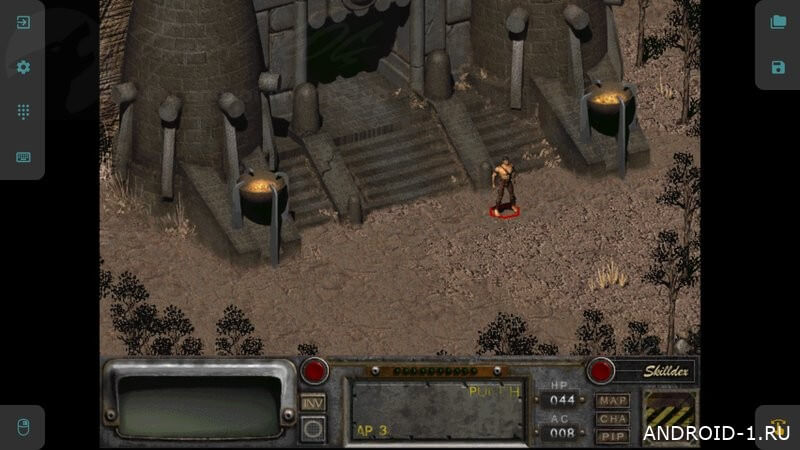Open the emulator keypad grid icon
Viewport: 800px width, 450px height.
pos(23,112)
